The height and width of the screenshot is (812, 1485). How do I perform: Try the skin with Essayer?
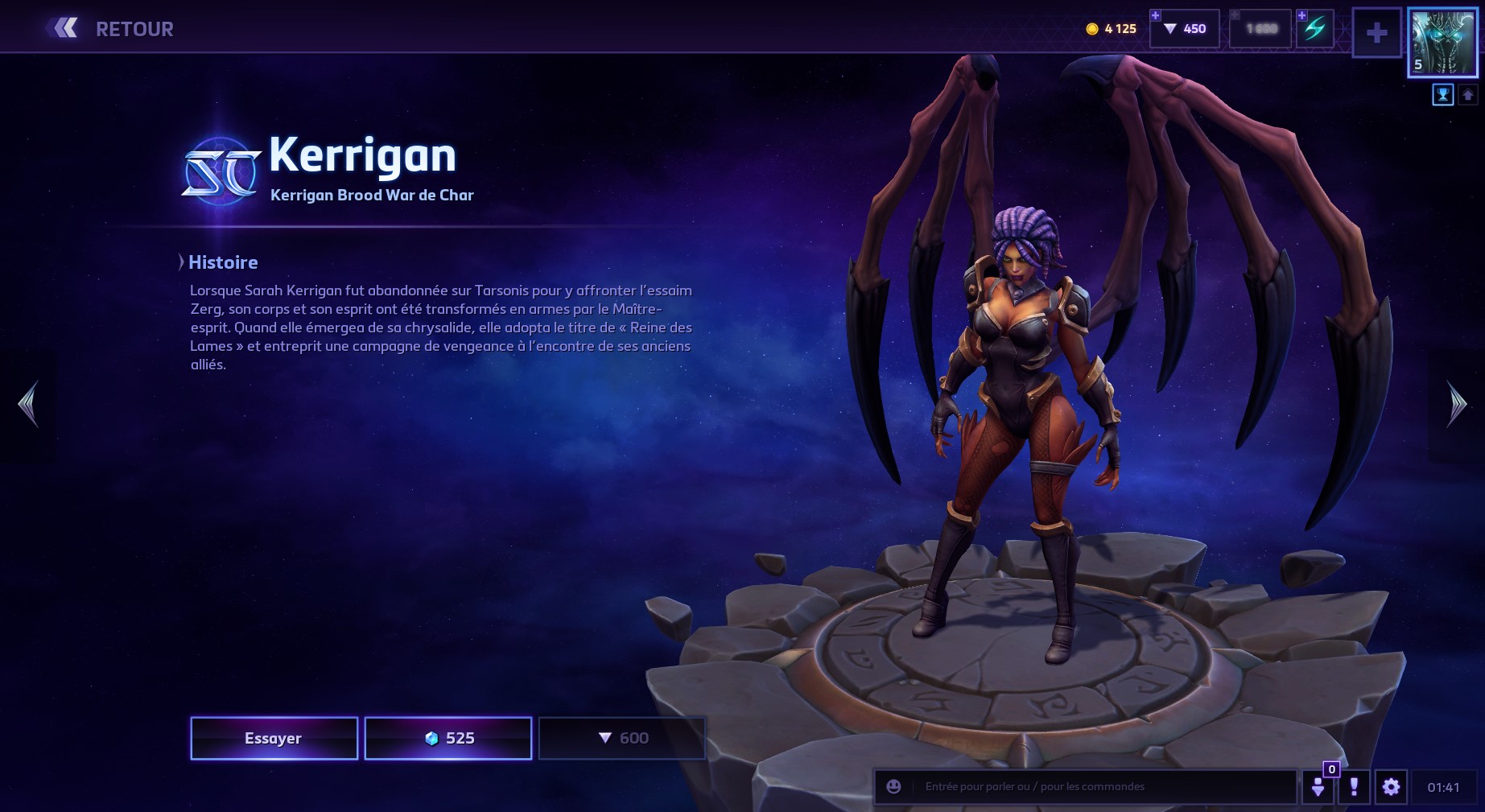pos(274,738)
